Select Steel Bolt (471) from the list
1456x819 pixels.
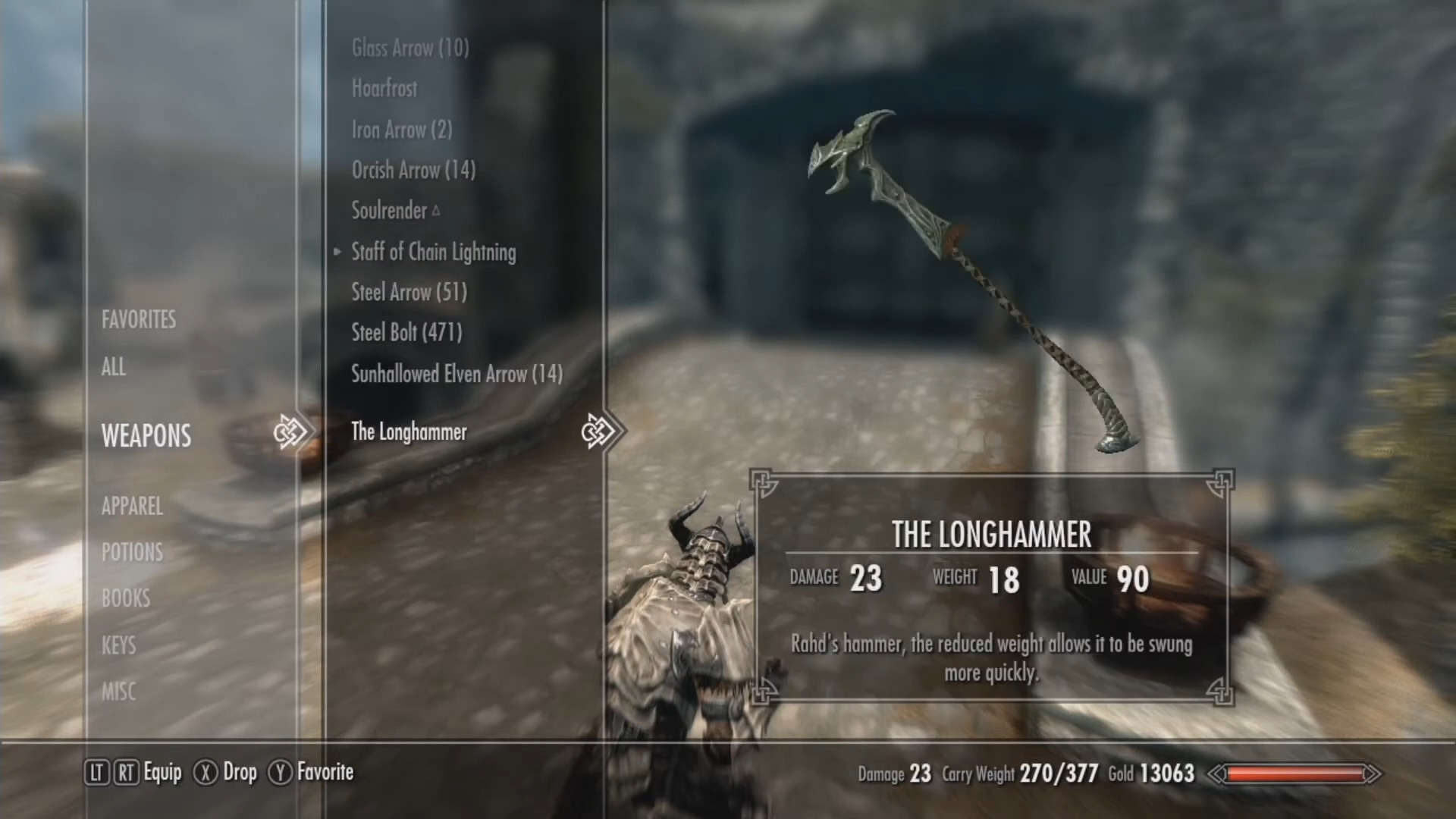coord(405,332)
